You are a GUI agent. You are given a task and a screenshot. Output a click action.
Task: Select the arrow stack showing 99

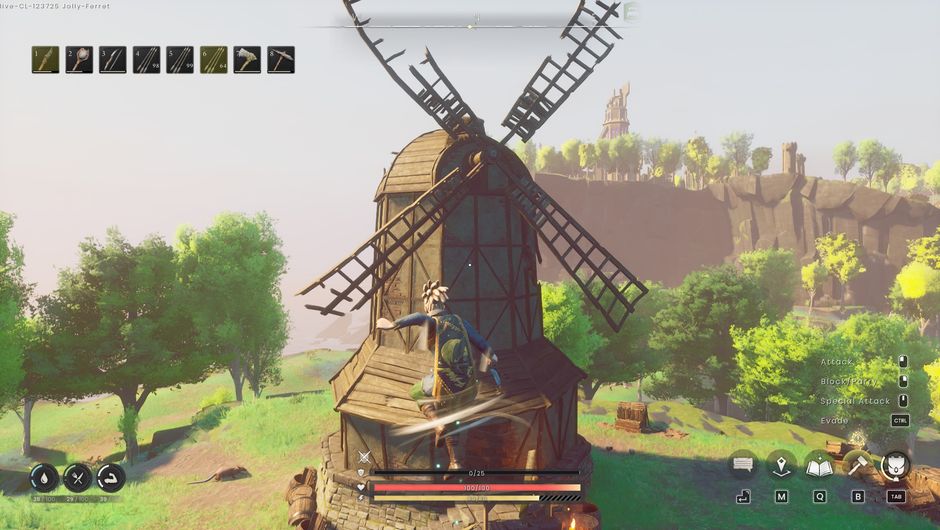click(x=180, y=60)
